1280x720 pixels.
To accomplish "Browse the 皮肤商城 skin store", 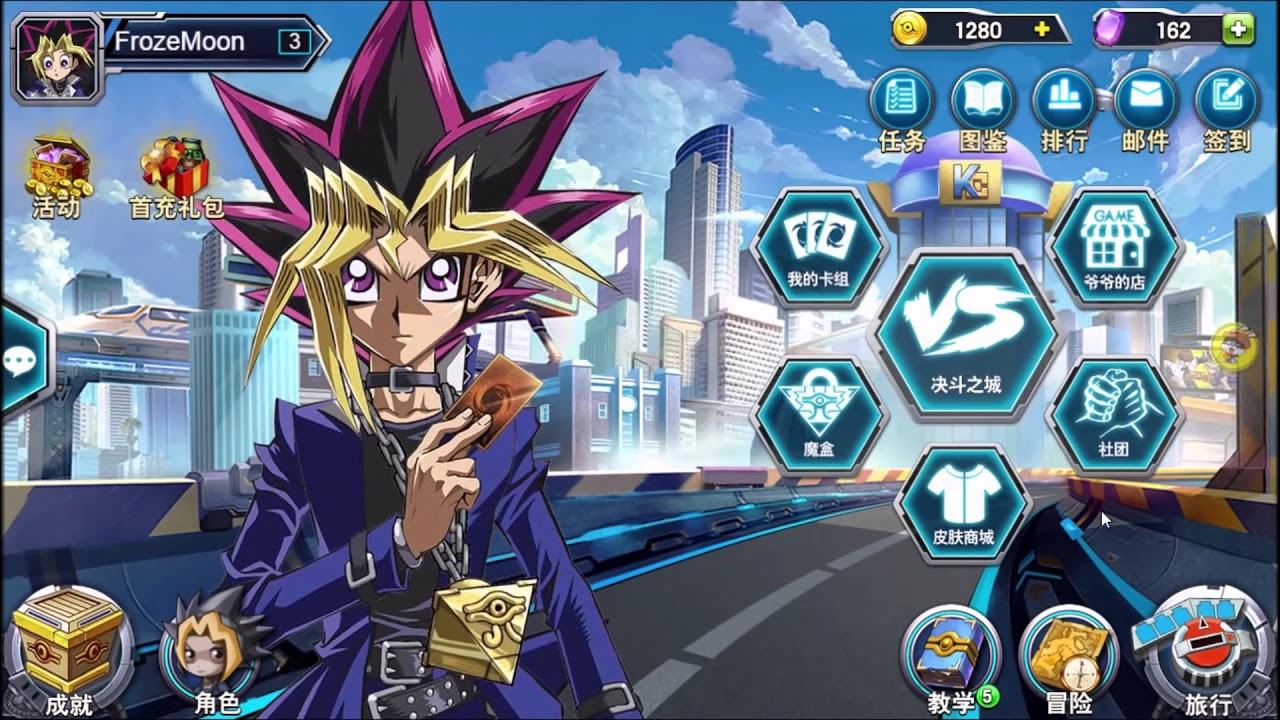I will 963,505.
